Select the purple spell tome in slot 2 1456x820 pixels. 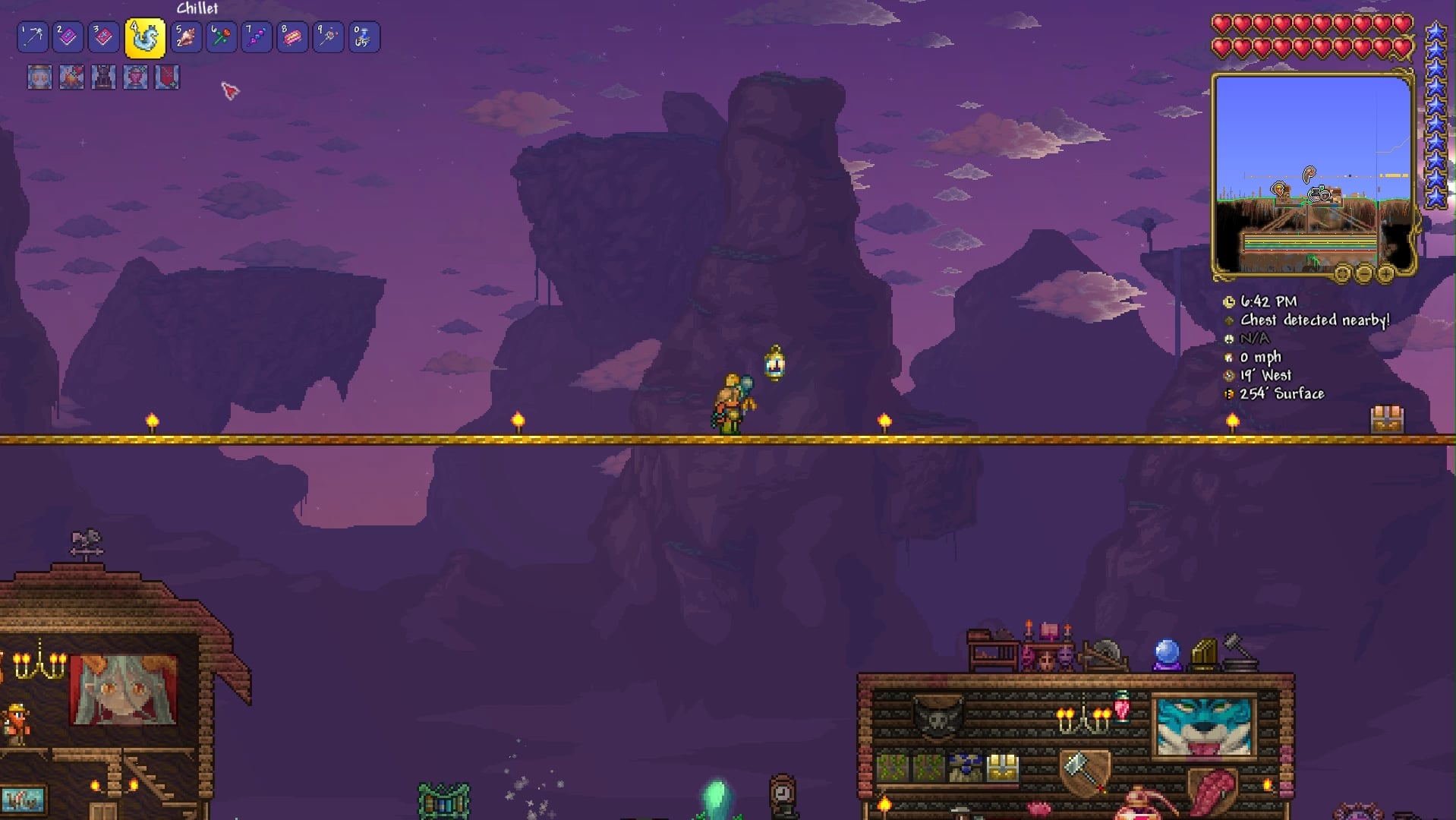point(68,36)
